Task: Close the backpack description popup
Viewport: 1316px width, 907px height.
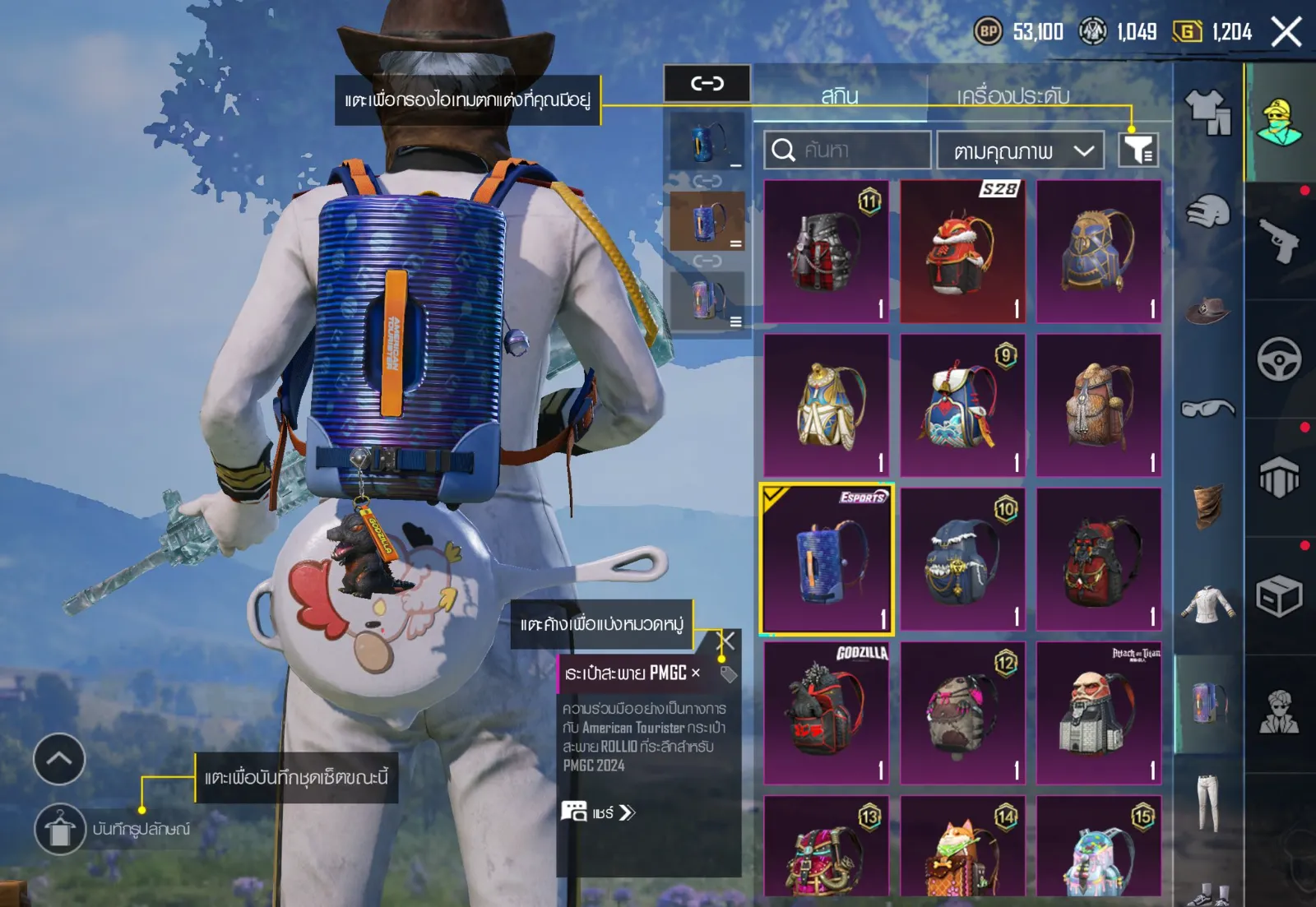Action: coord(727,641)
